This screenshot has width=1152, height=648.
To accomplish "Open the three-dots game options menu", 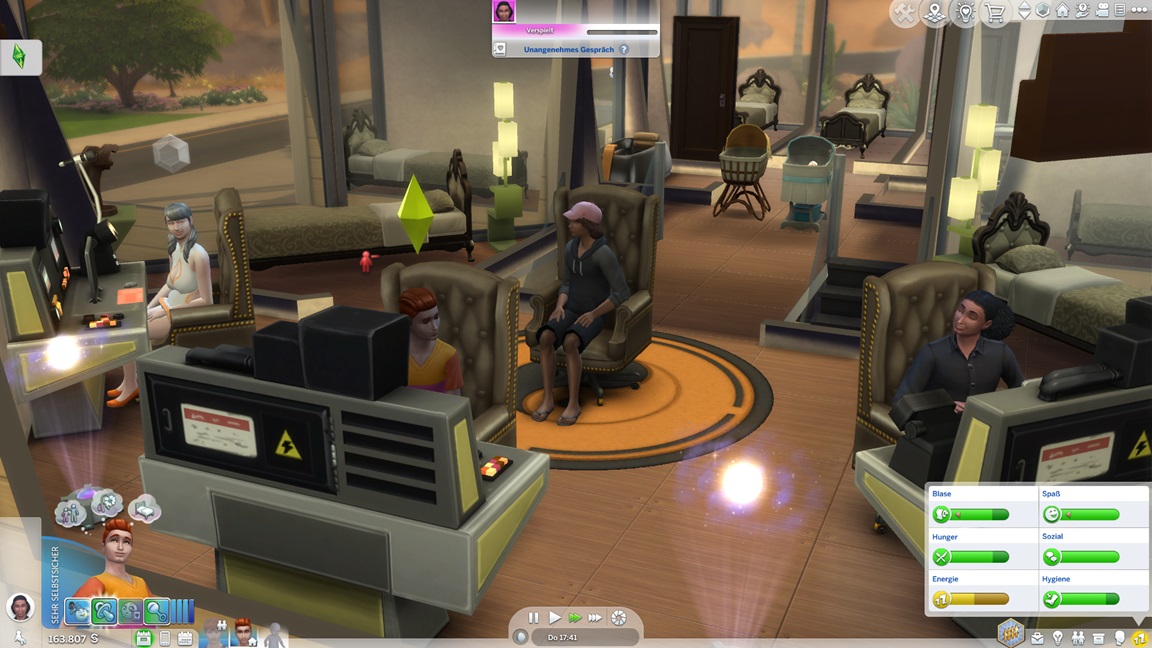I will pyautogui.click(x=1140, y=10).
